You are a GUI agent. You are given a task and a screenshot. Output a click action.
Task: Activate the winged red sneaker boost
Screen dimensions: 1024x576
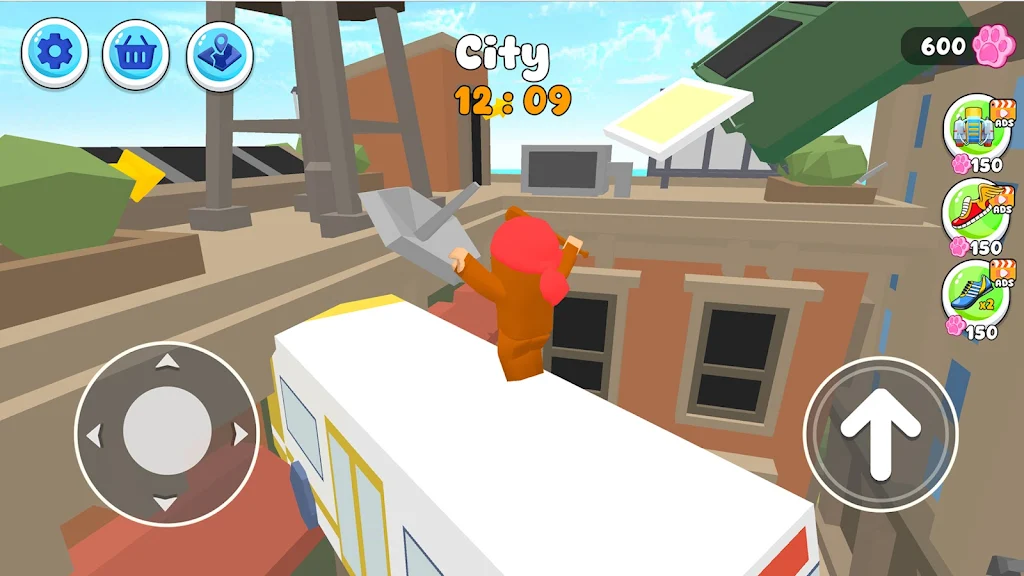point(975,210)
